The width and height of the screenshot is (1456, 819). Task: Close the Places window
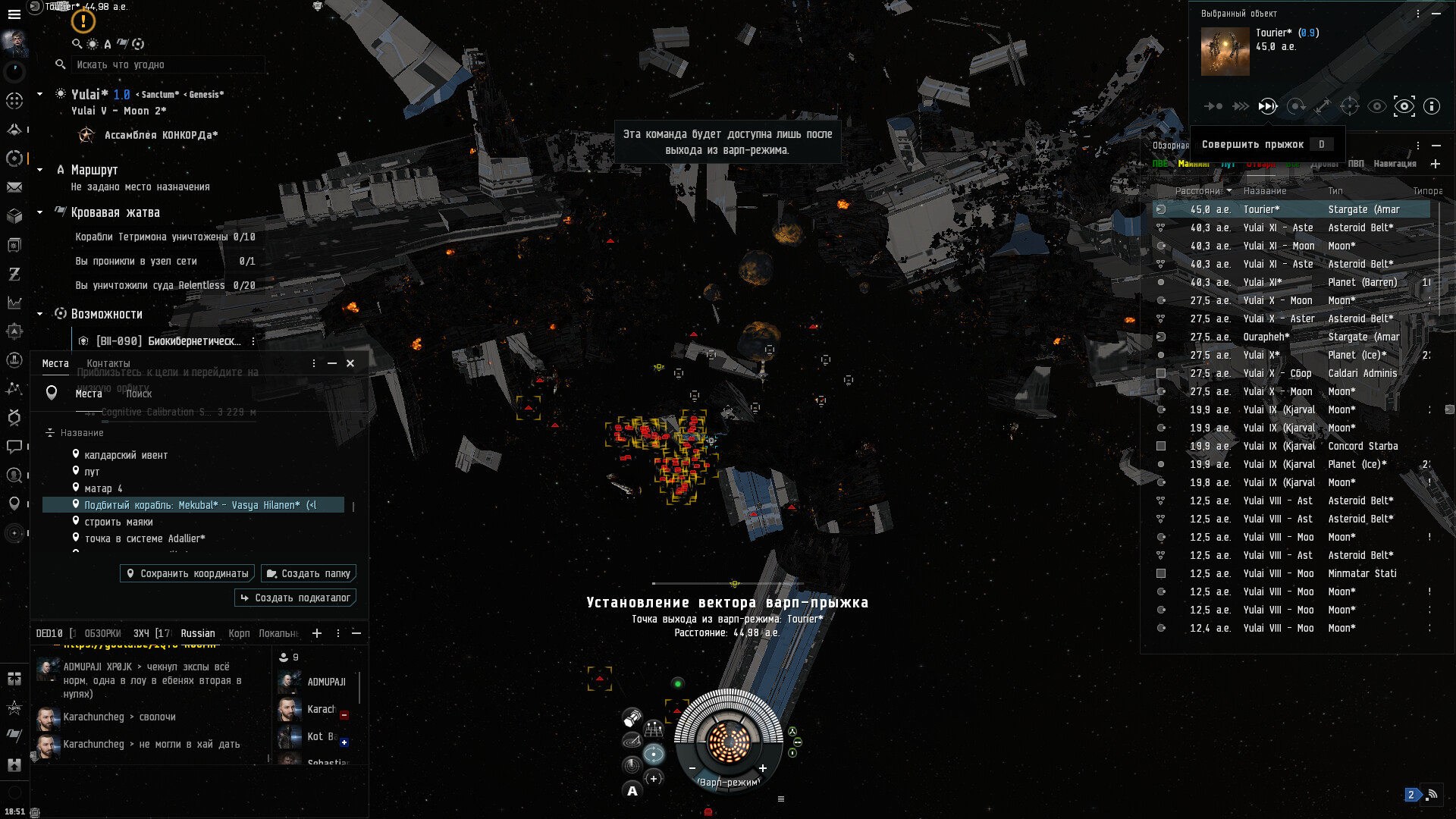point(350,363)
